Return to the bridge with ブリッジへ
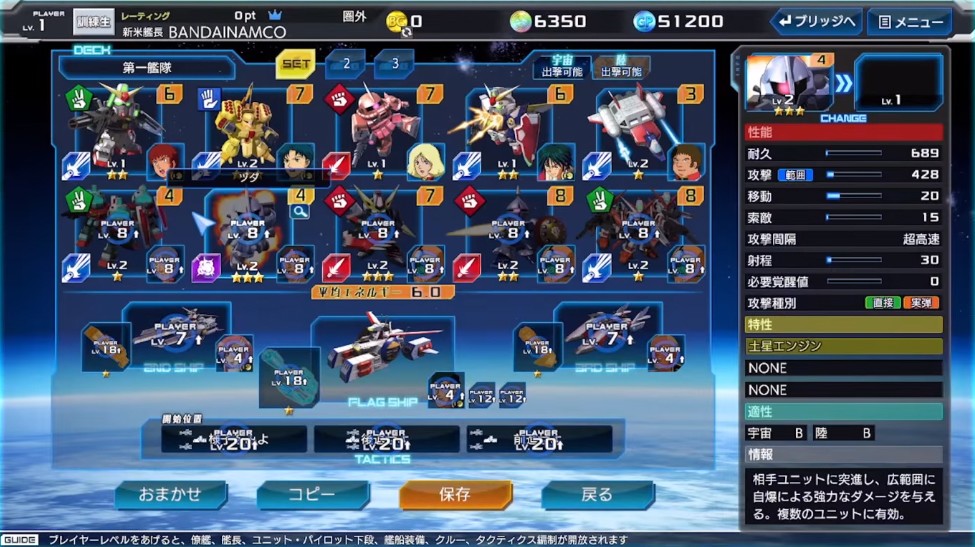Viewport: 975px width, 547px height. point(815,21)
